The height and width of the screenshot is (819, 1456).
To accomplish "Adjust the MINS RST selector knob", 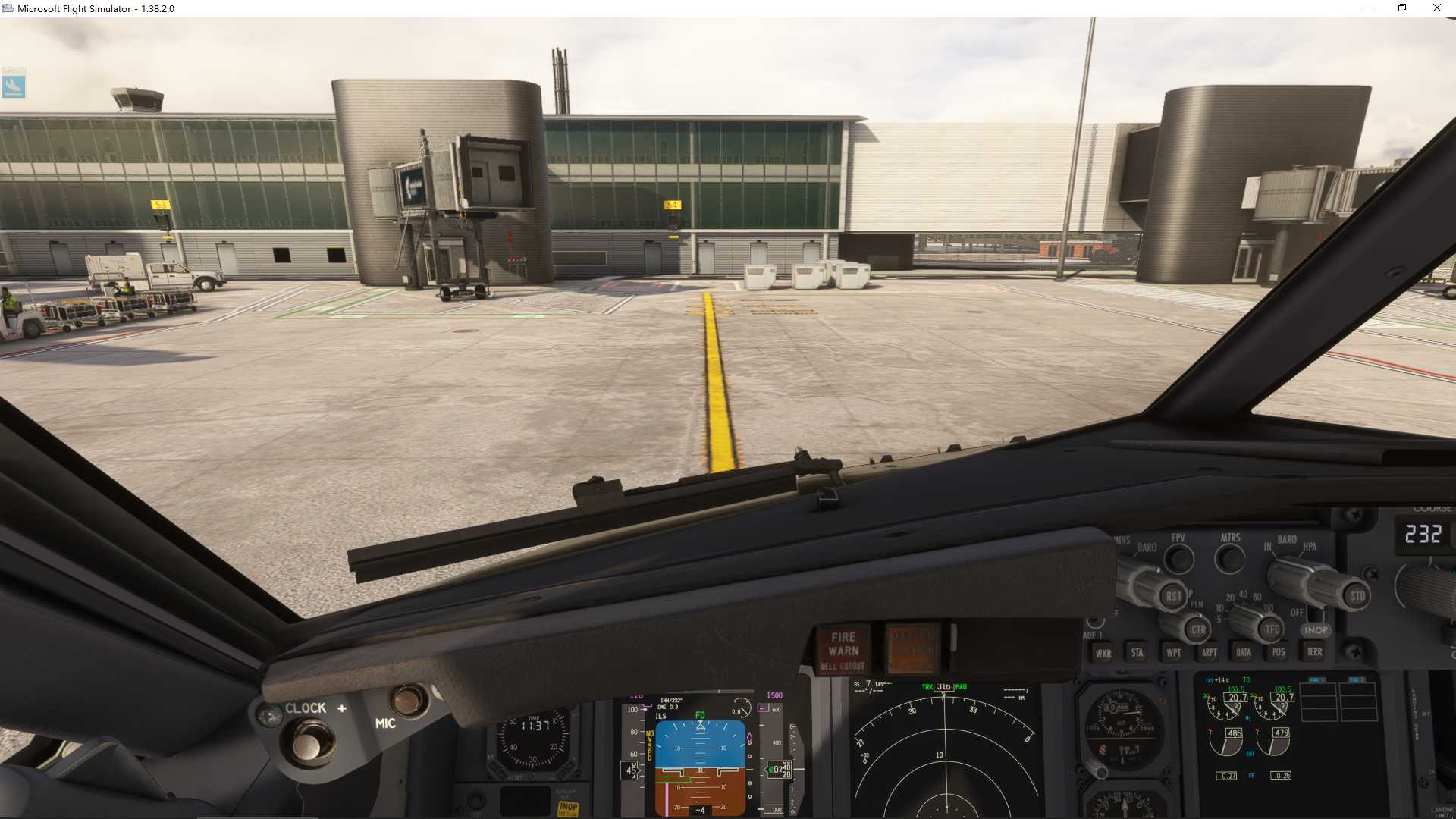I will [x=1173, y=596].
